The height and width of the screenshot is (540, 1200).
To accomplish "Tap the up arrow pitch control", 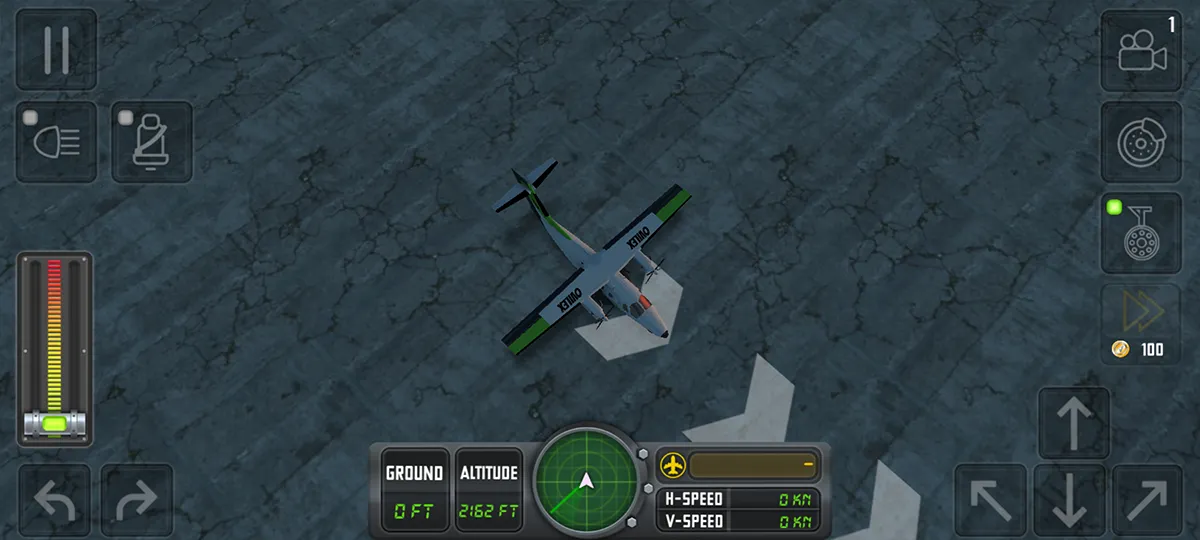I will click(x=1074, y=423).
